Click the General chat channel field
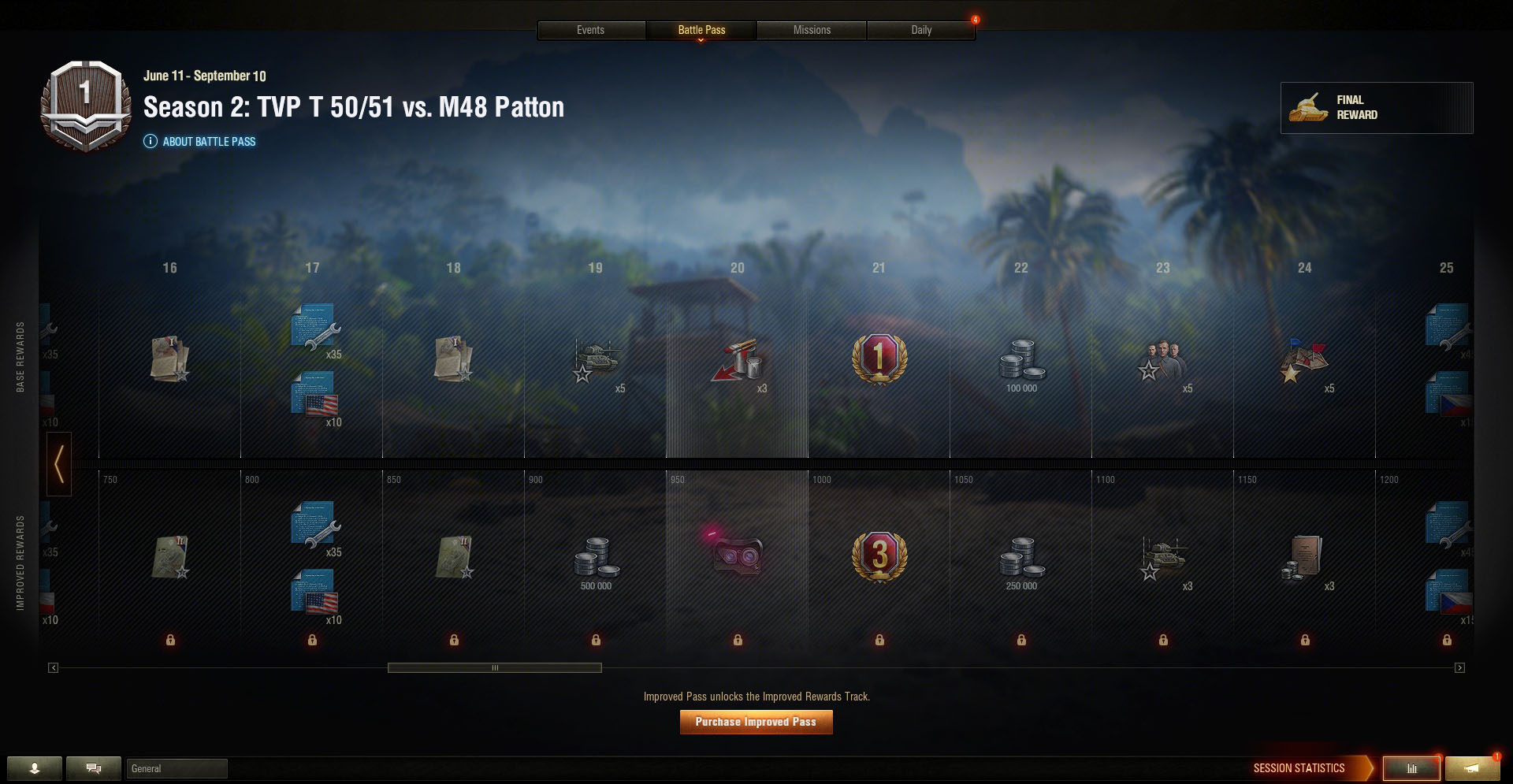This screenshot has width=1513, height=784. point(177,768)
